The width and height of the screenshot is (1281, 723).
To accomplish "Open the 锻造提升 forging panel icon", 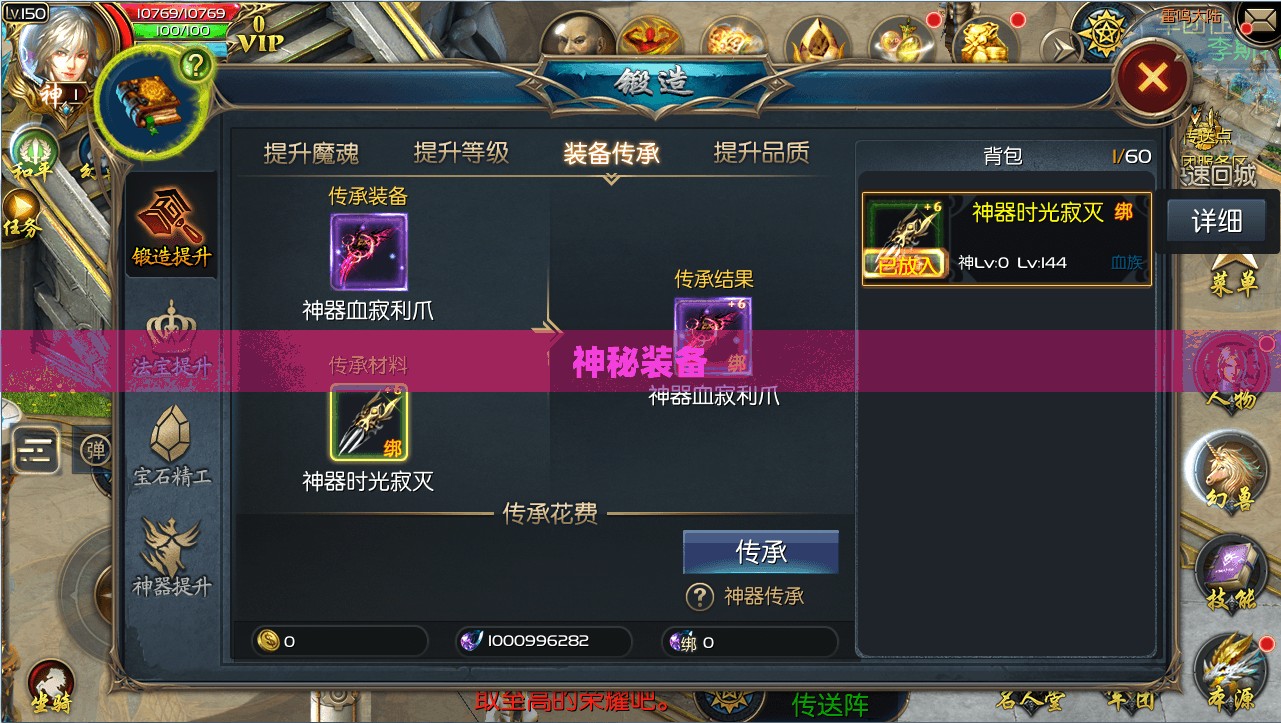I will (x=171, y=222).
